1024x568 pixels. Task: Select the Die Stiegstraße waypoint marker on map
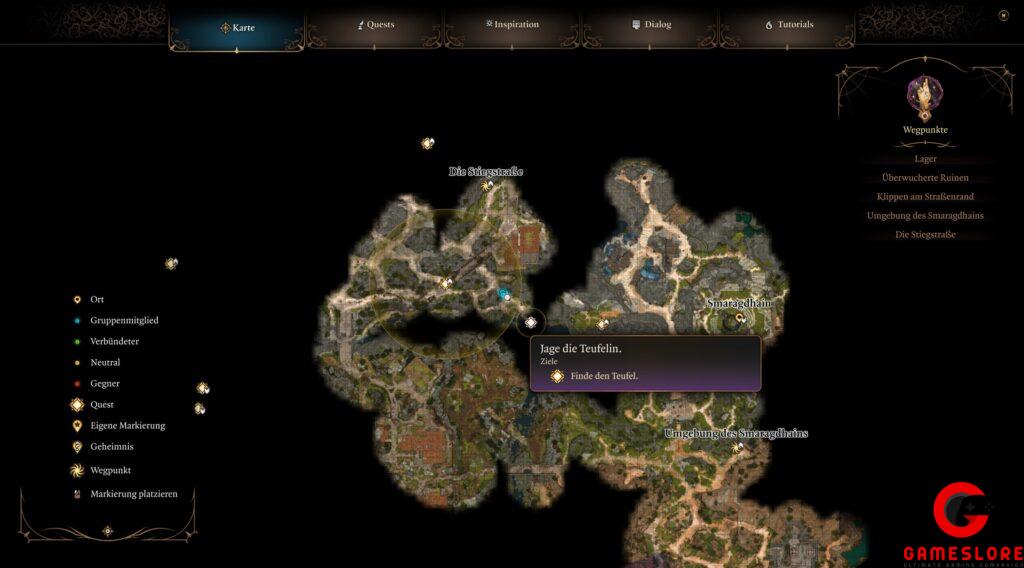tap(487, 185)
